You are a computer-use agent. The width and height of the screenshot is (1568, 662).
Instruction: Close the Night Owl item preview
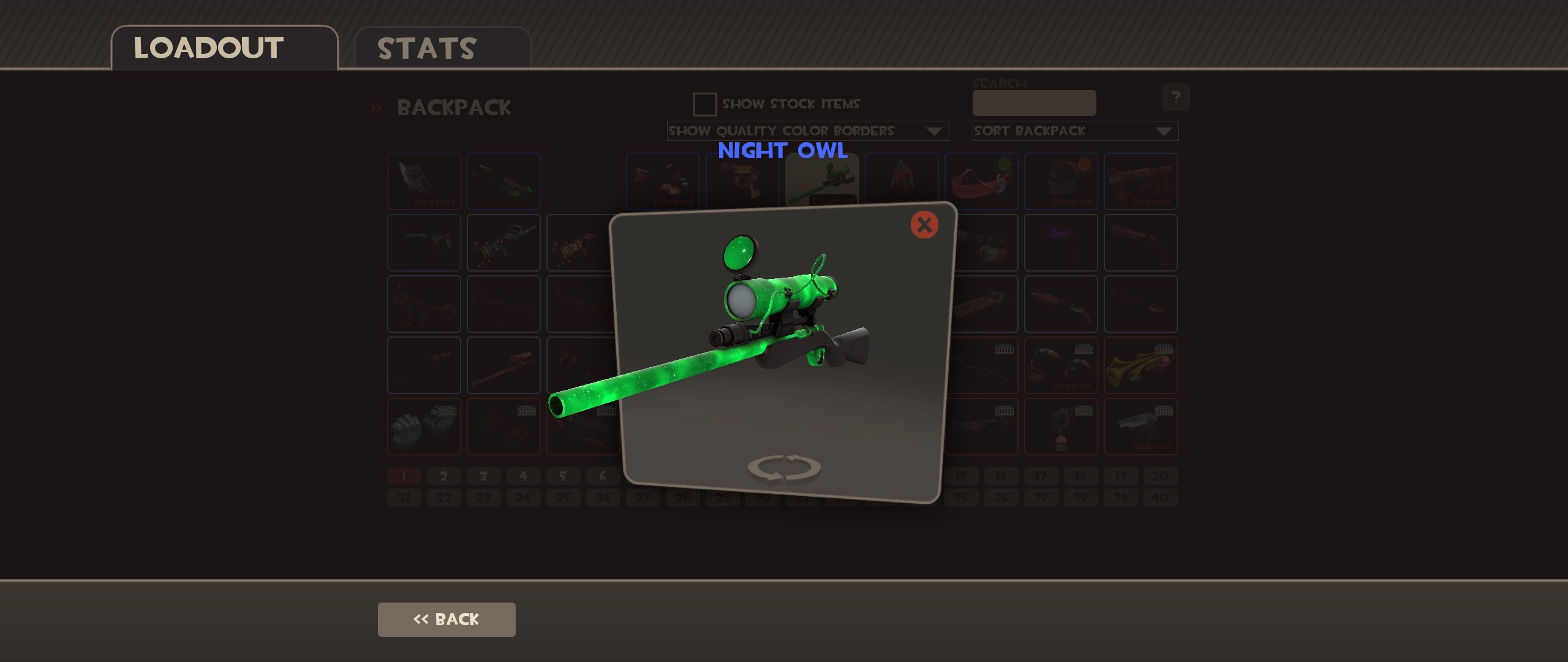pos(924,226)
